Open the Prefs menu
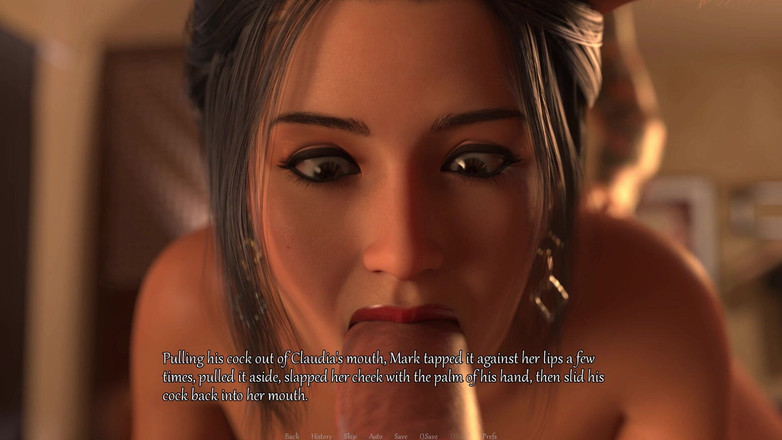782x440 pixels. (x=489, y=436)
